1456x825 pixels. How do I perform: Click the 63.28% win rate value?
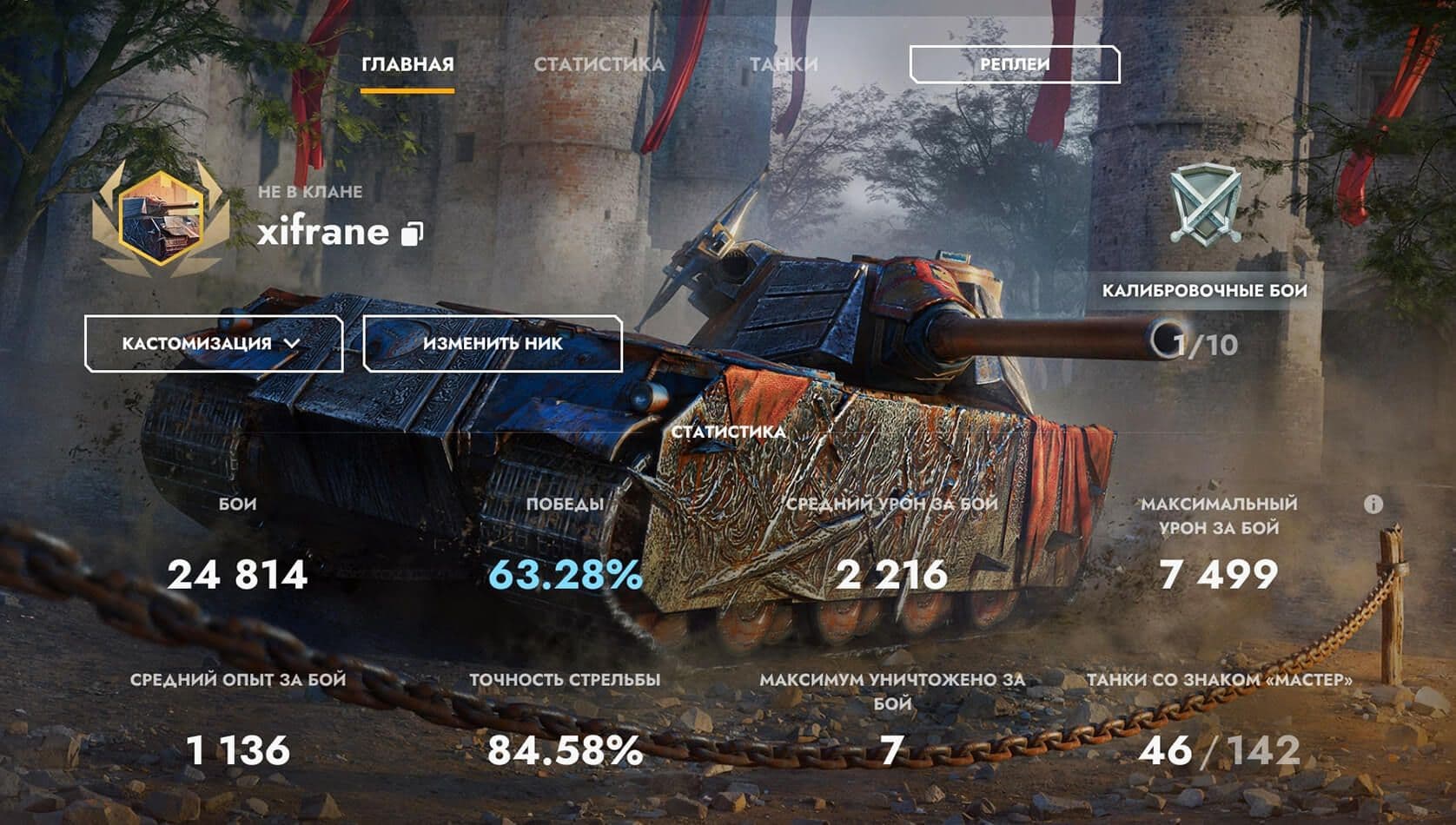566,574
